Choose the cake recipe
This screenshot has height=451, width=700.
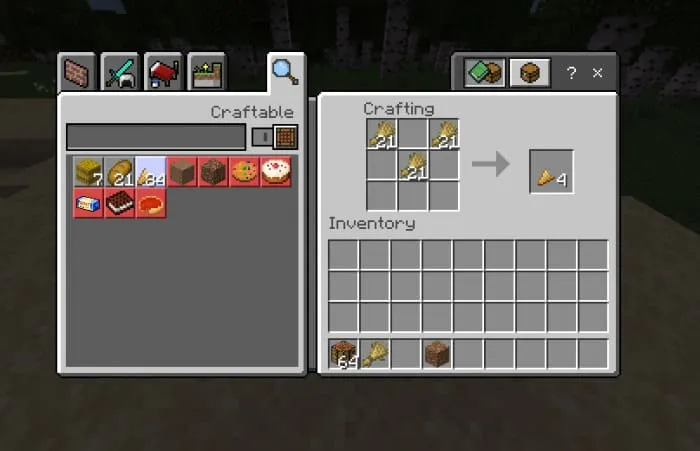[275, 172]
